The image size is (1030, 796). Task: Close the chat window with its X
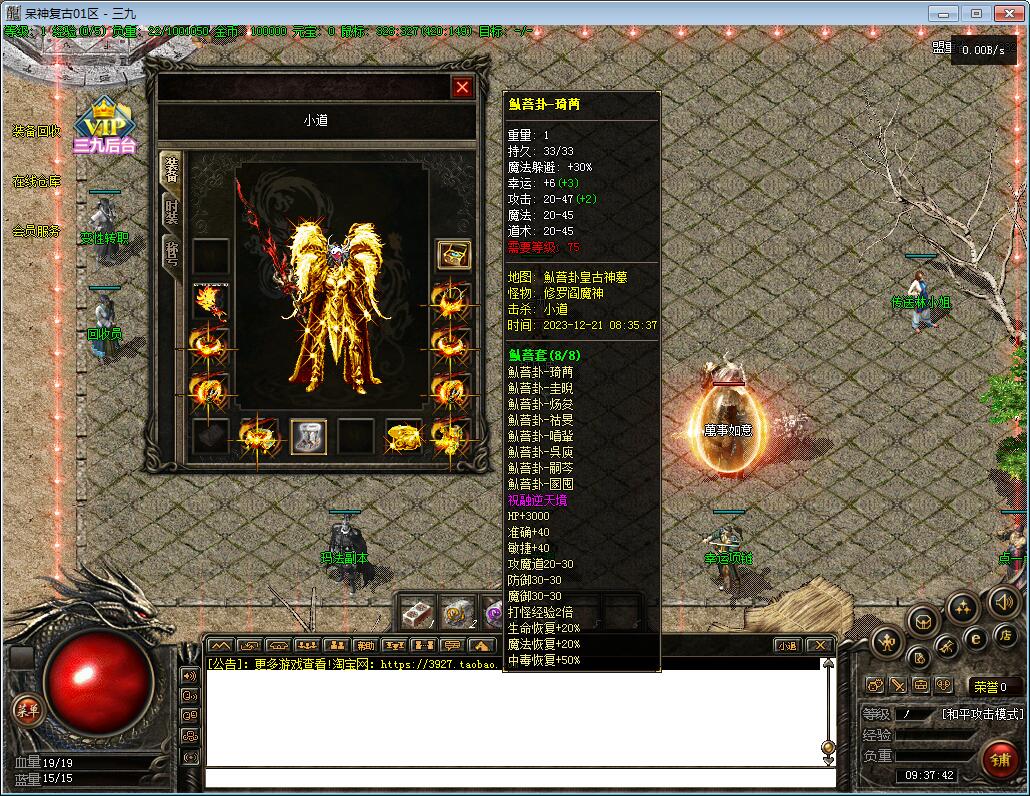coord(820,645)
